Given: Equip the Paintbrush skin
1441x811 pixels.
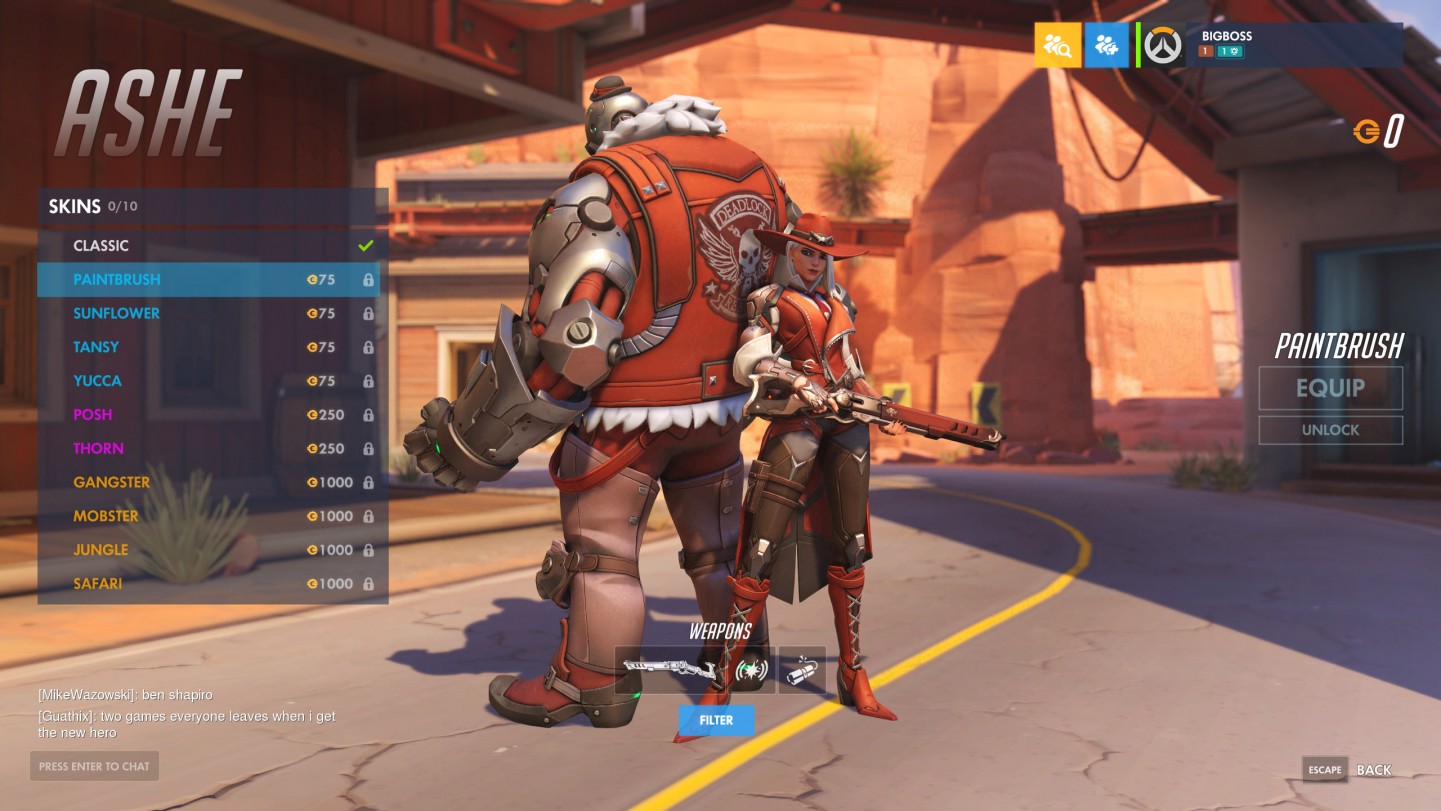Looking at the screenshot, I should tap(1330, 388).
